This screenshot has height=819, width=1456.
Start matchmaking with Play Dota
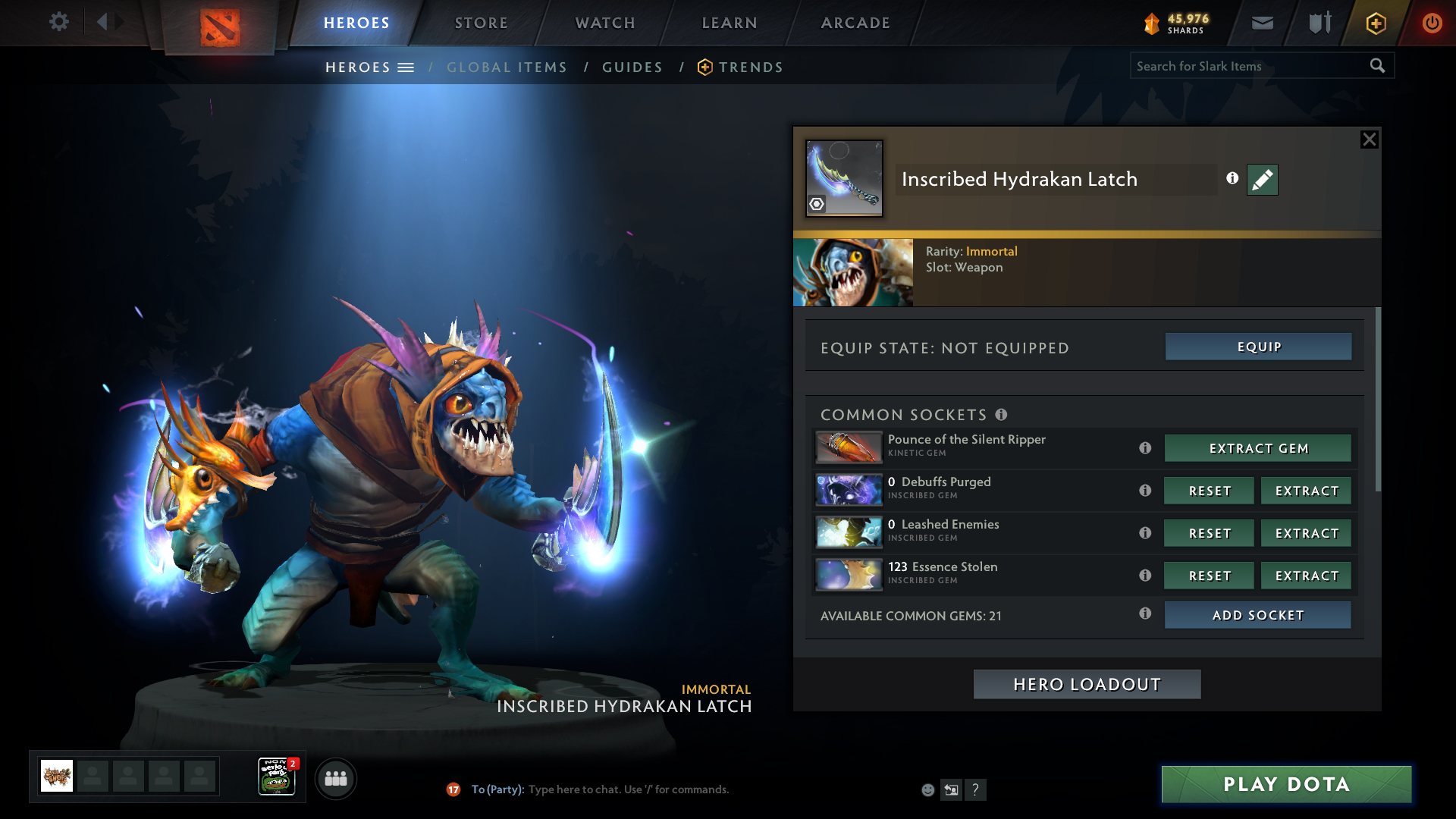(1286, 784)
